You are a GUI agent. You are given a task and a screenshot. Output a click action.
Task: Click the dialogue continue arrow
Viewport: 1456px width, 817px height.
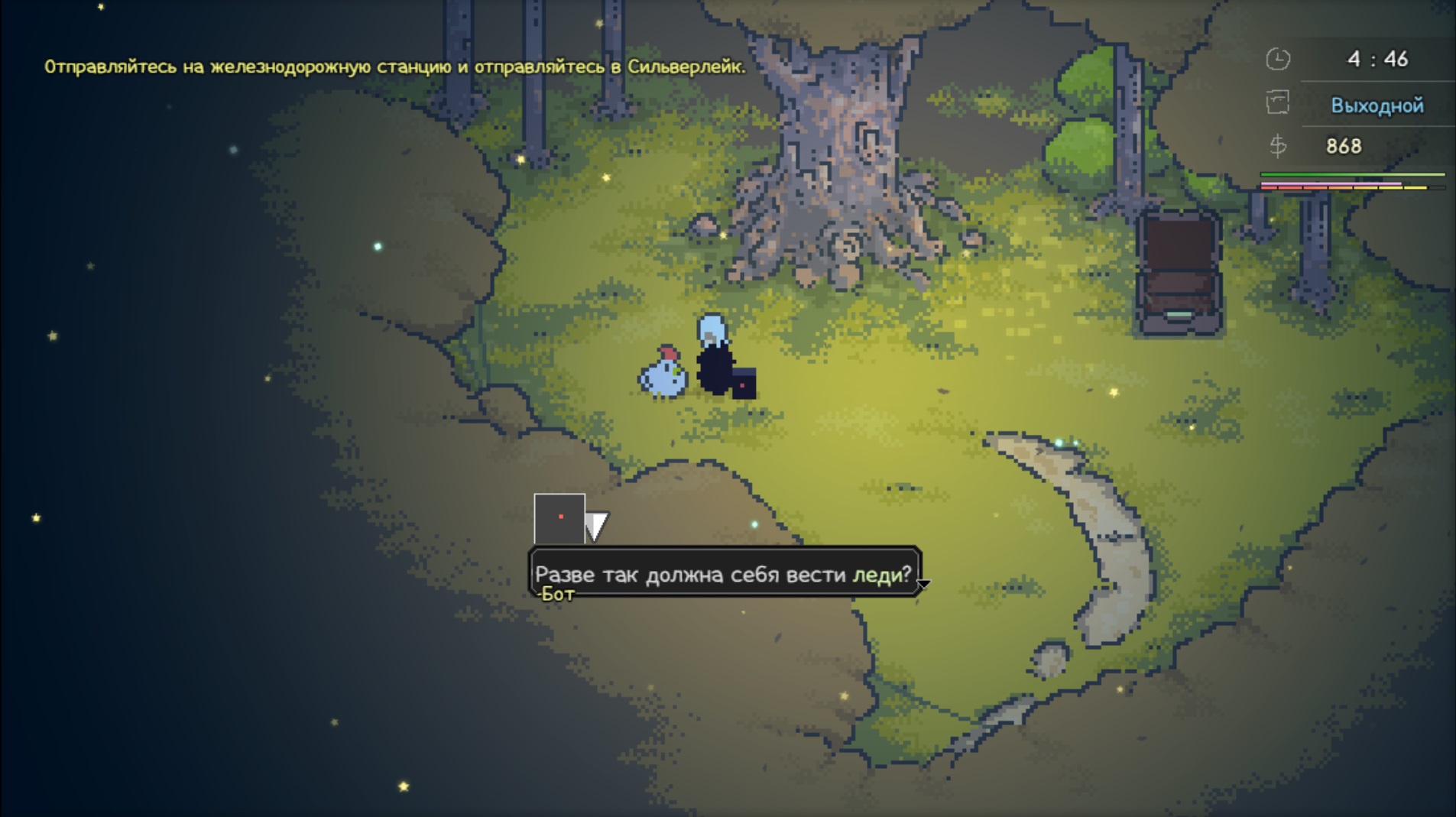click(x=924, y=585)
